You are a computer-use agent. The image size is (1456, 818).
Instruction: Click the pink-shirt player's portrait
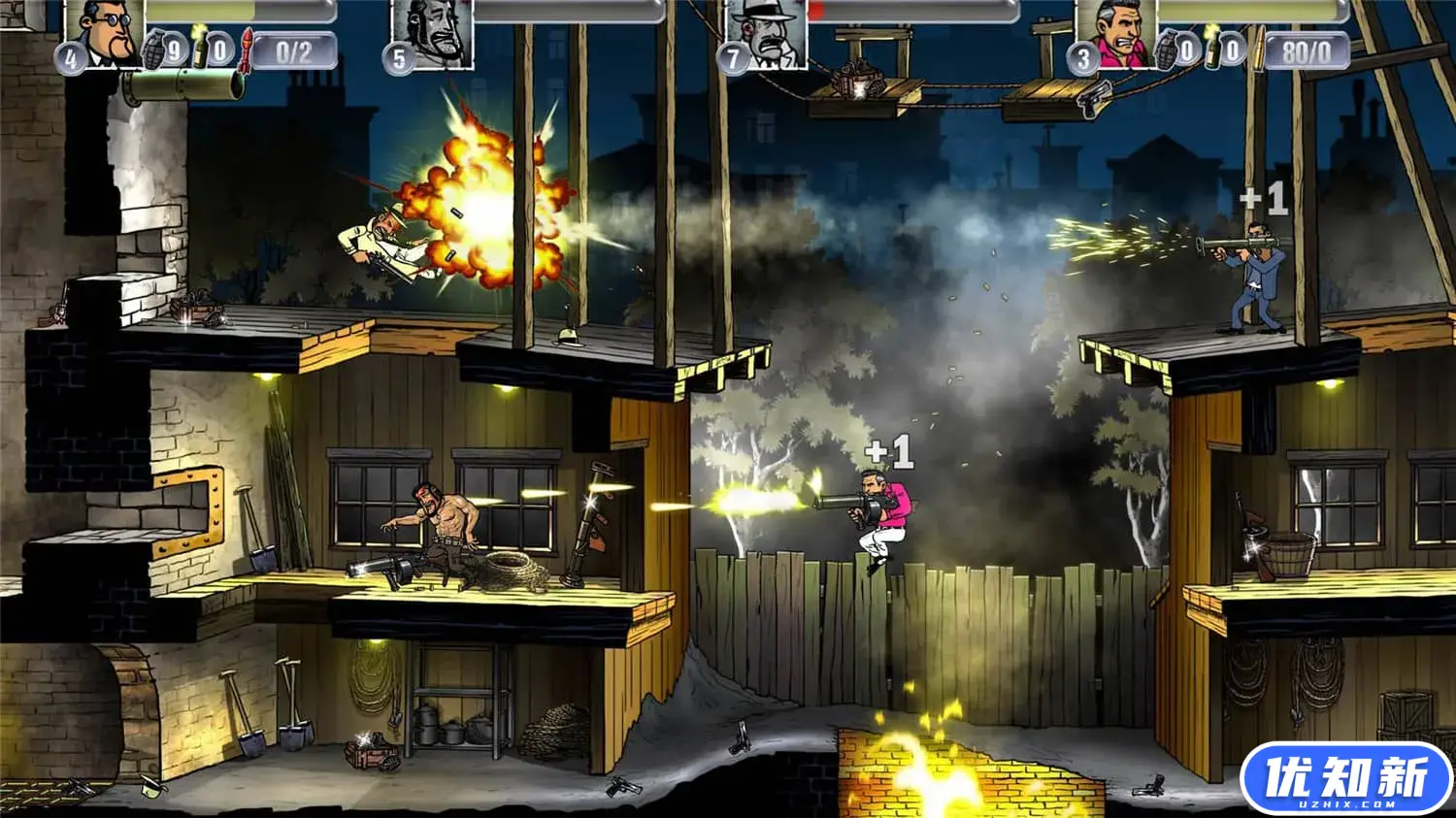[1116, 33]
